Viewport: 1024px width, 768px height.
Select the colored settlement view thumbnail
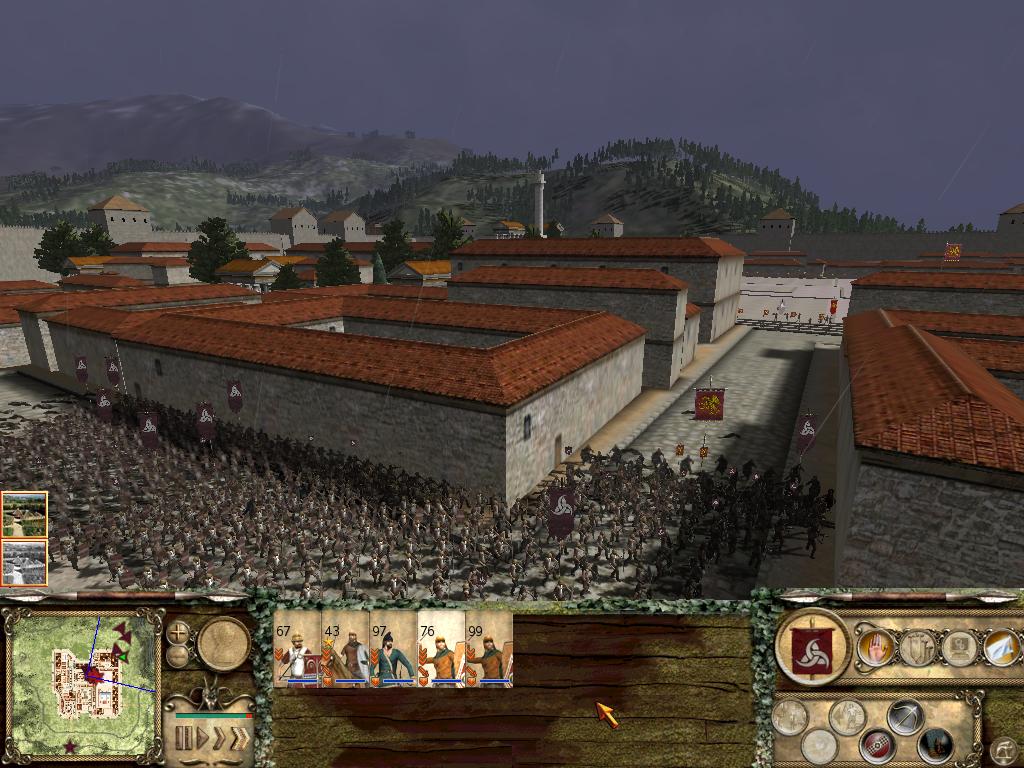(x=24, y=514)
